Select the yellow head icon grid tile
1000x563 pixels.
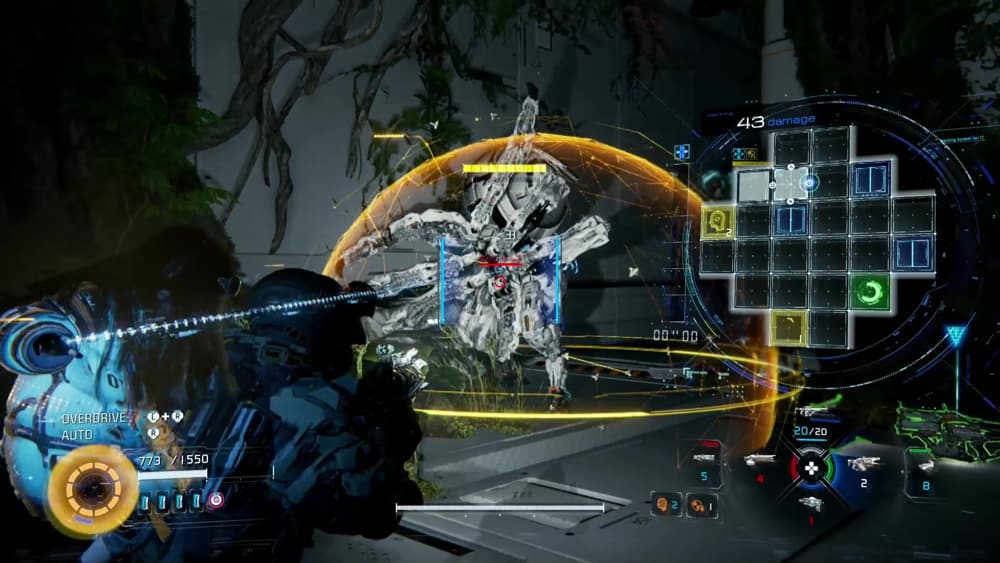[718, 221]
